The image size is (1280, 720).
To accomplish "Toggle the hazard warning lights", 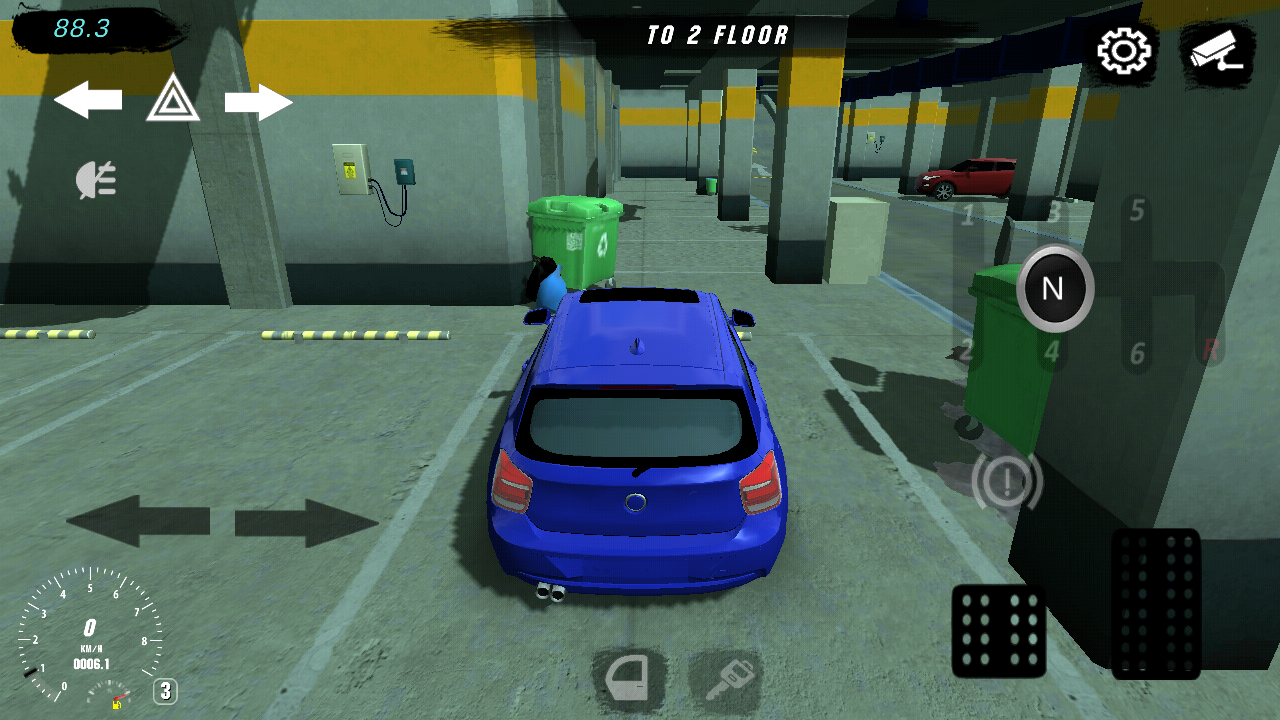I will [173, 99].
